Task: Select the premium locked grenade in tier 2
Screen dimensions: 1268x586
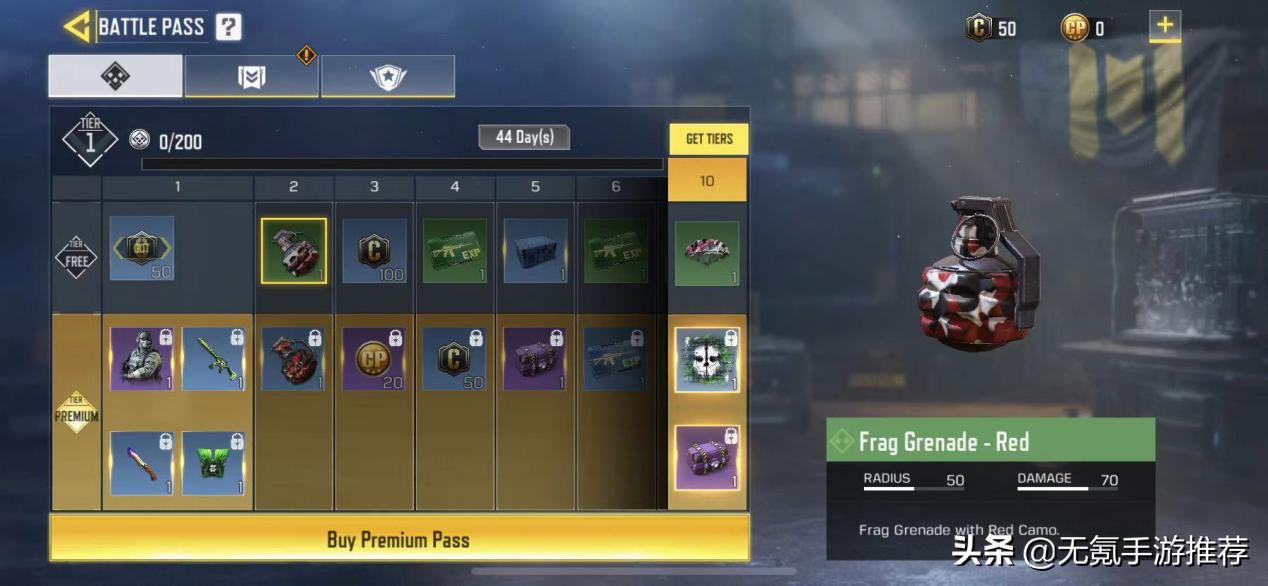Action: point(294,359)
